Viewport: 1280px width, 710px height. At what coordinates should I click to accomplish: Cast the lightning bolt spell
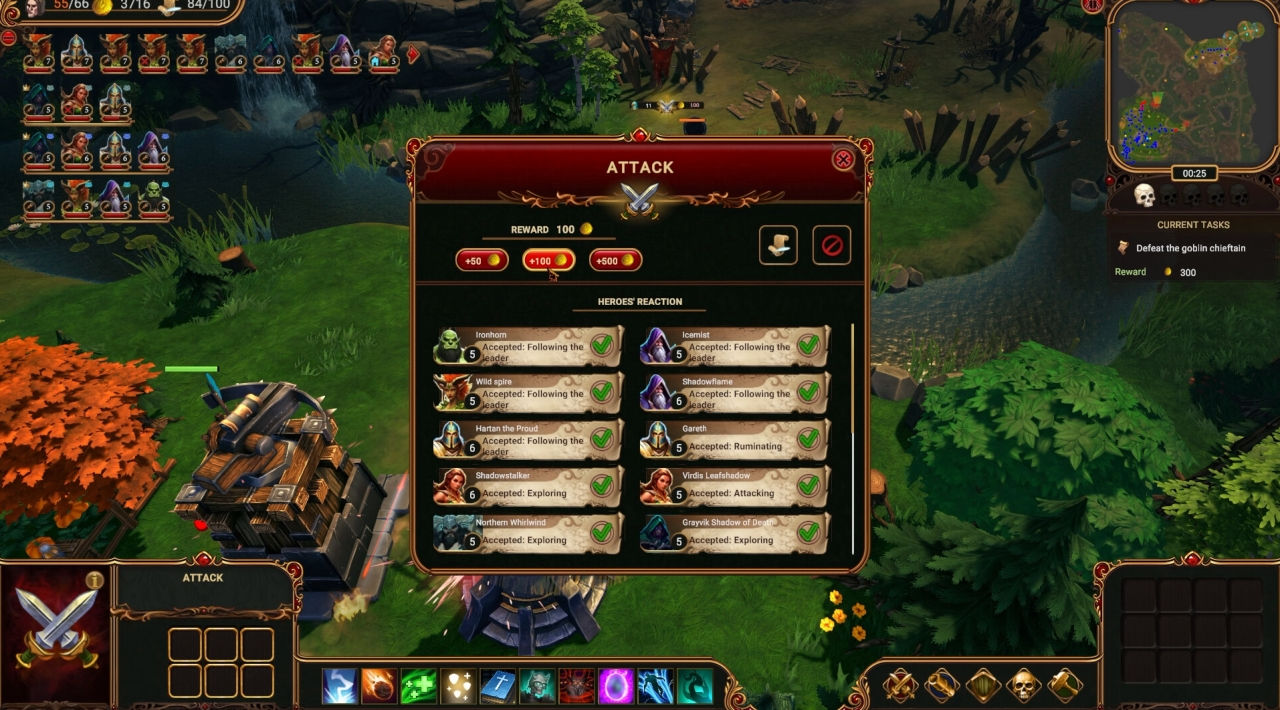pyautogui.click(x=340, y=686)
